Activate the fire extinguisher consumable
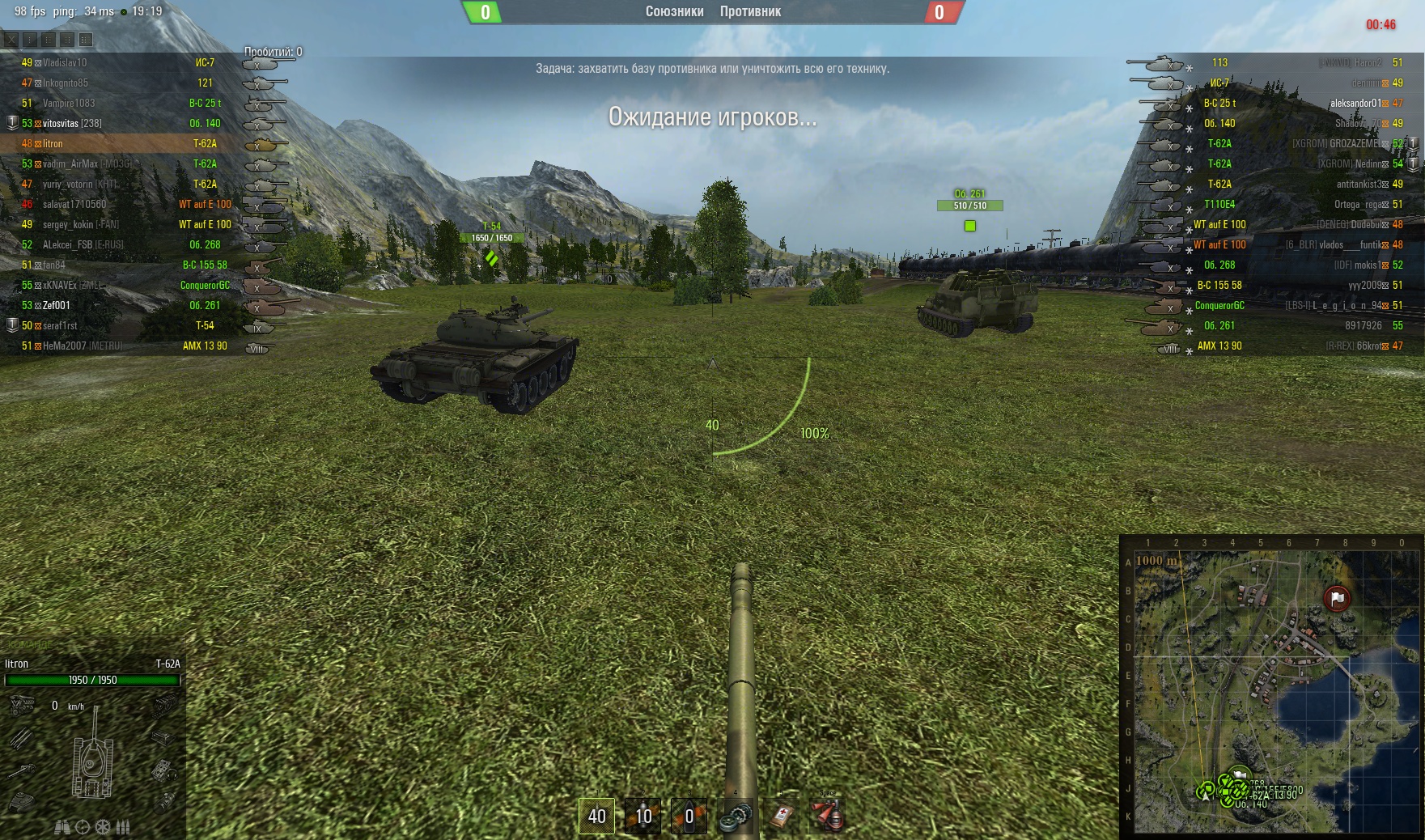 pos(827,816)
